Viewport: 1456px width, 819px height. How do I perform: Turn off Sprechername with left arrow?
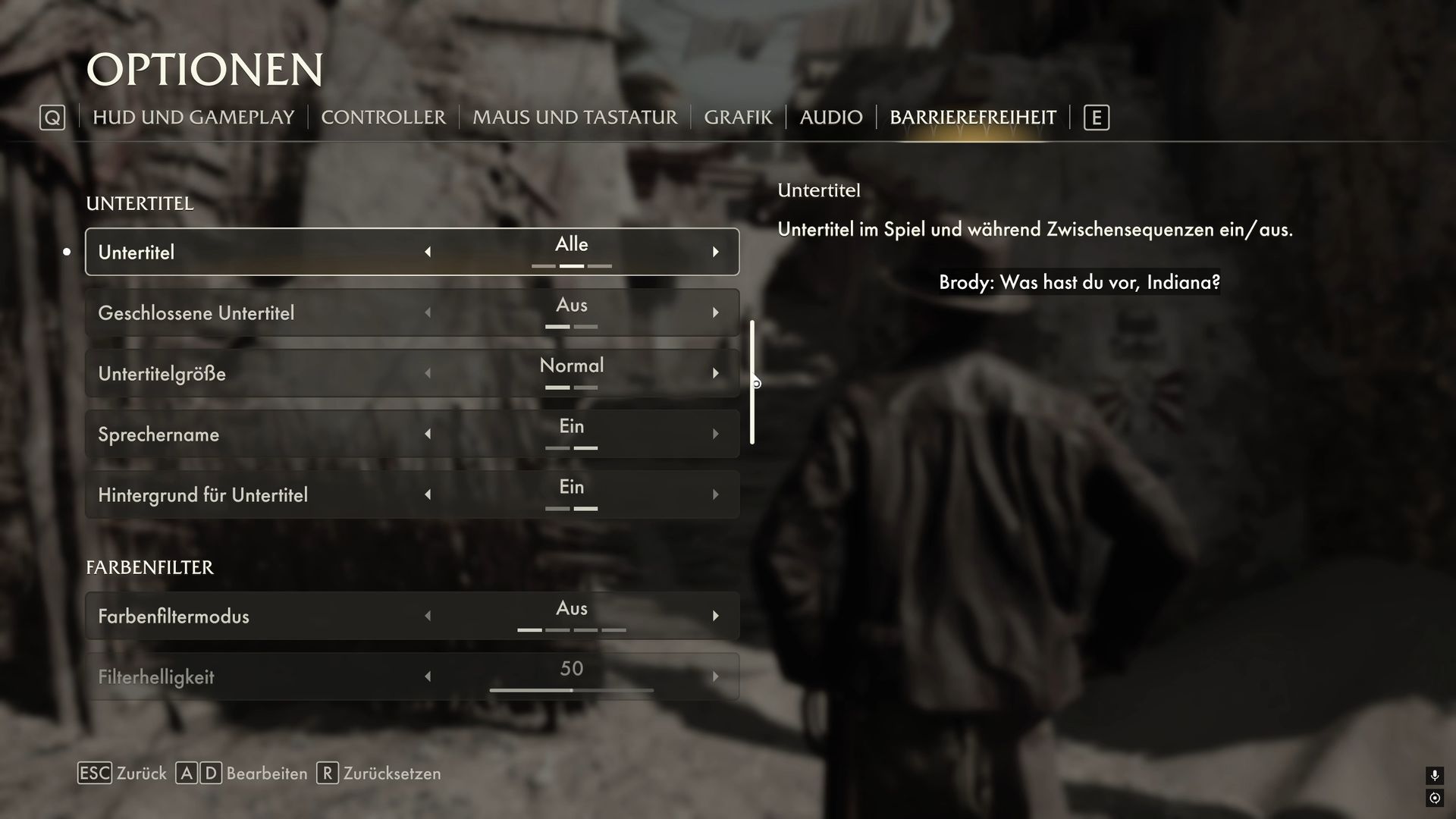pos(428,434)
